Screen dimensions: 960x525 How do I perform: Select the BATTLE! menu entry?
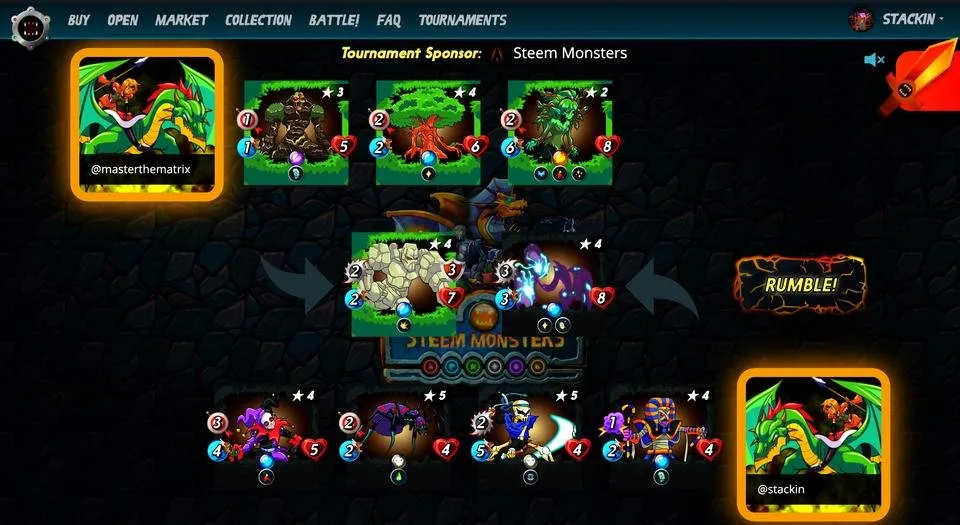click(x=334, y=20)
